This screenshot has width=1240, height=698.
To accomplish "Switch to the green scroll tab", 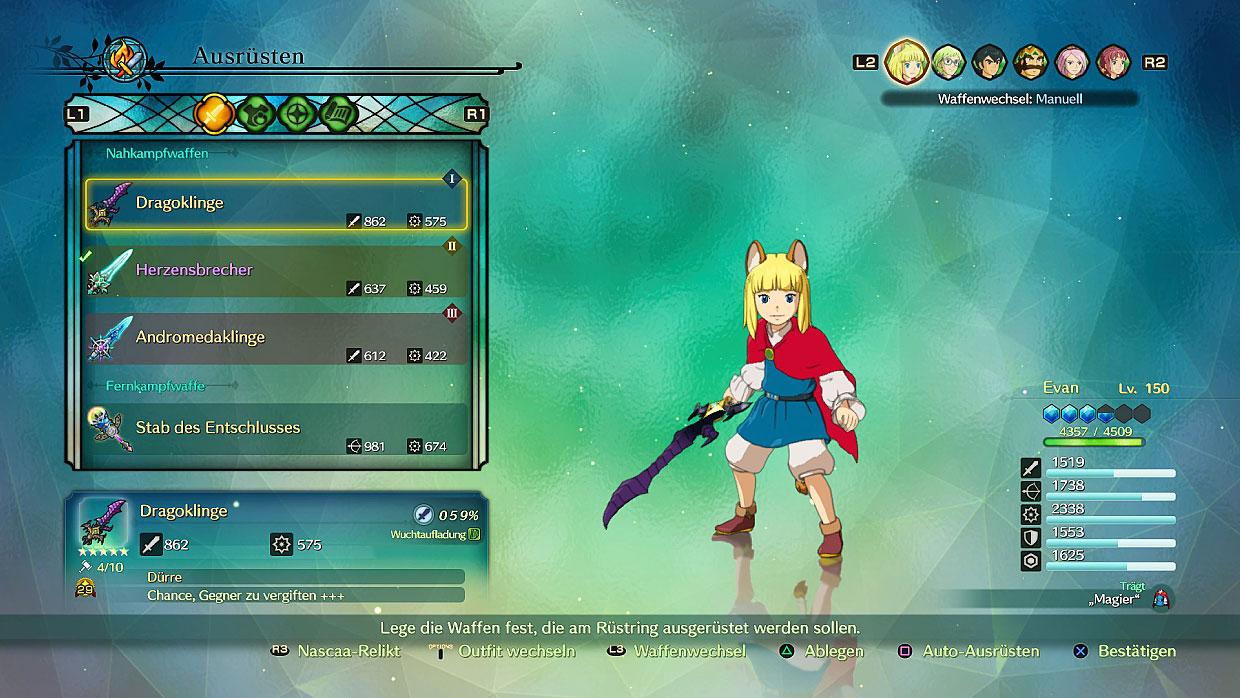I will tap(340, 114).
